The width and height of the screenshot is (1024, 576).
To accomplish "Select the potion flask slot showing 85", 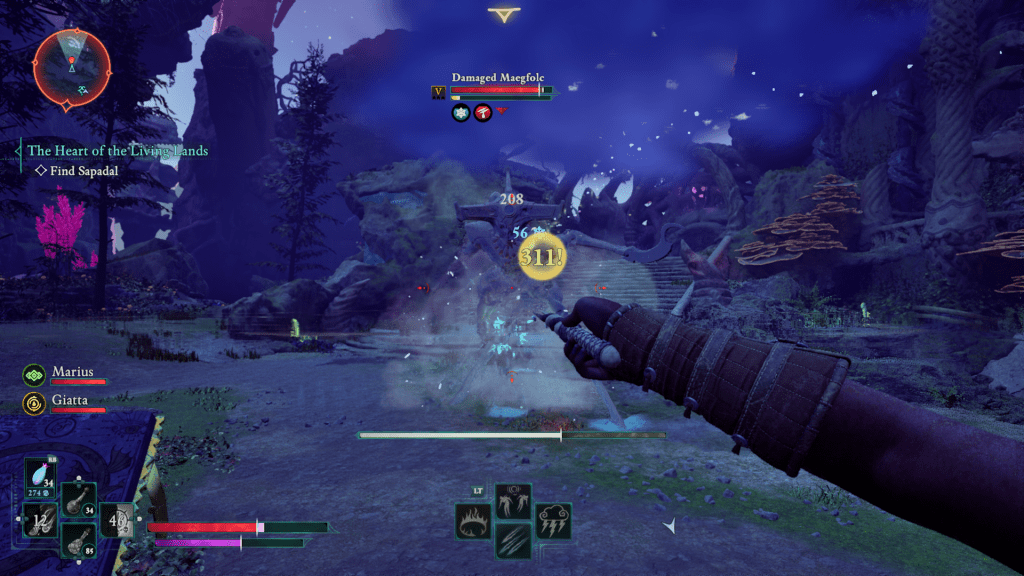I will click(x=78, y=540).
